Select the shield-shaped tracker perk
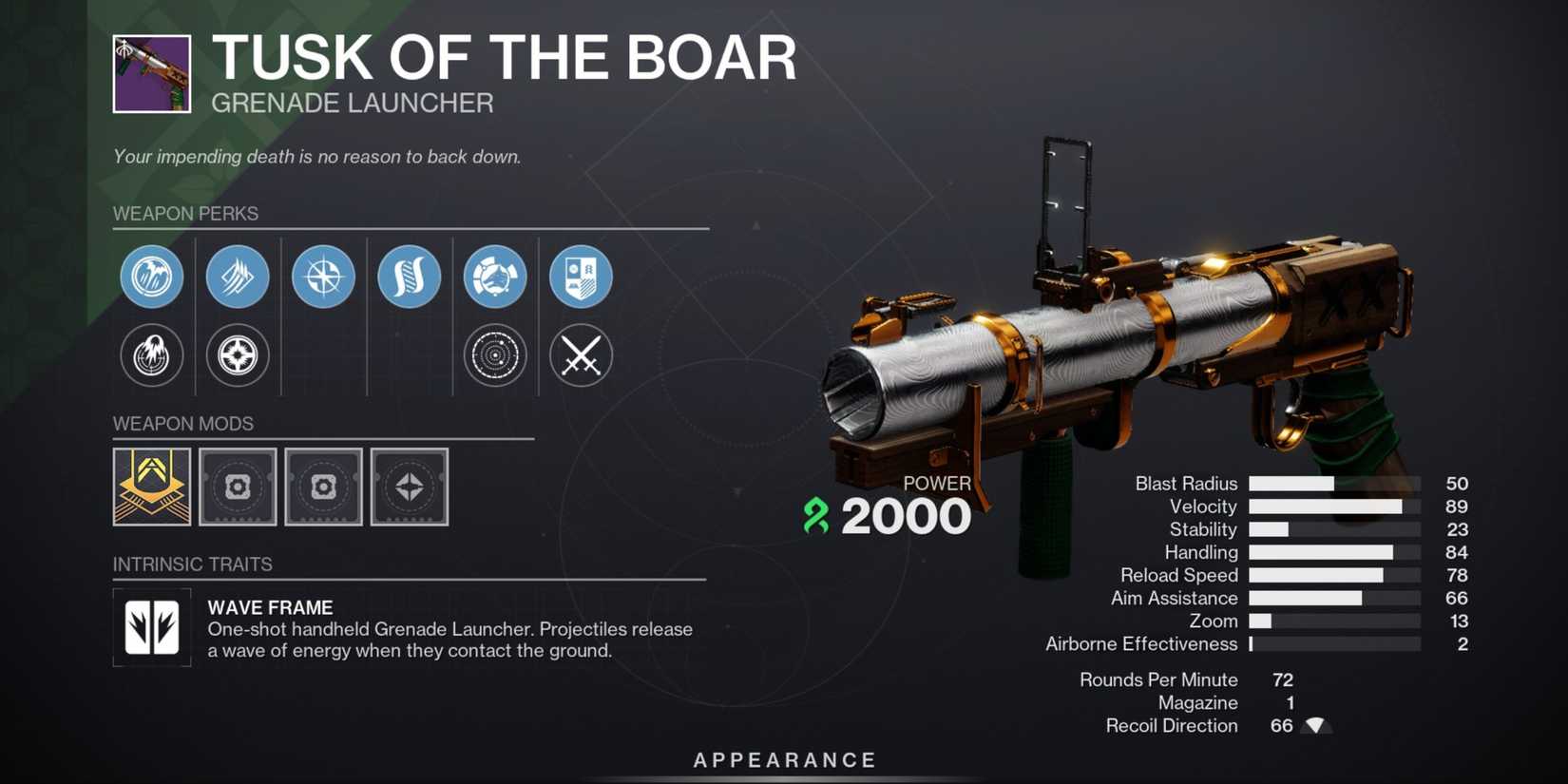 pyautogui.click(x=581, y=277)
